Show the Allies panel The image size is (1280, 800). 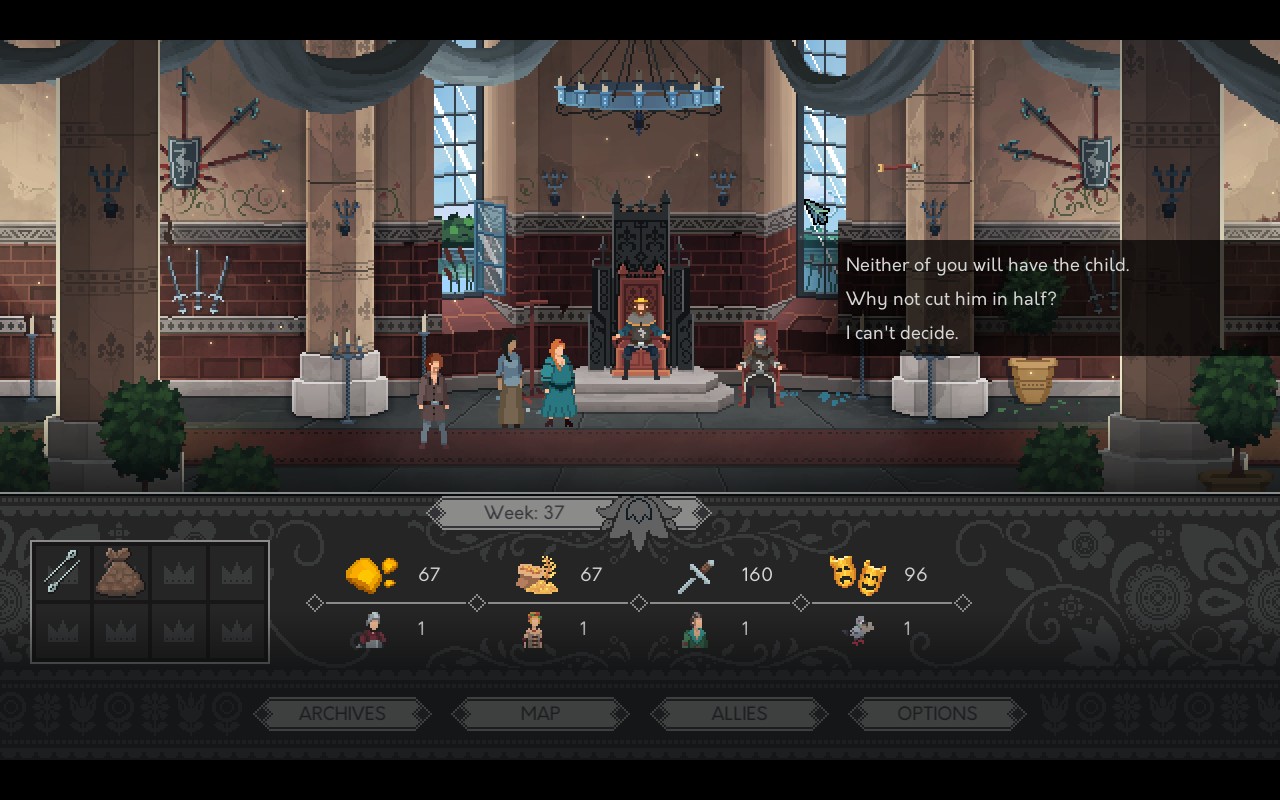tap(739, 713)
